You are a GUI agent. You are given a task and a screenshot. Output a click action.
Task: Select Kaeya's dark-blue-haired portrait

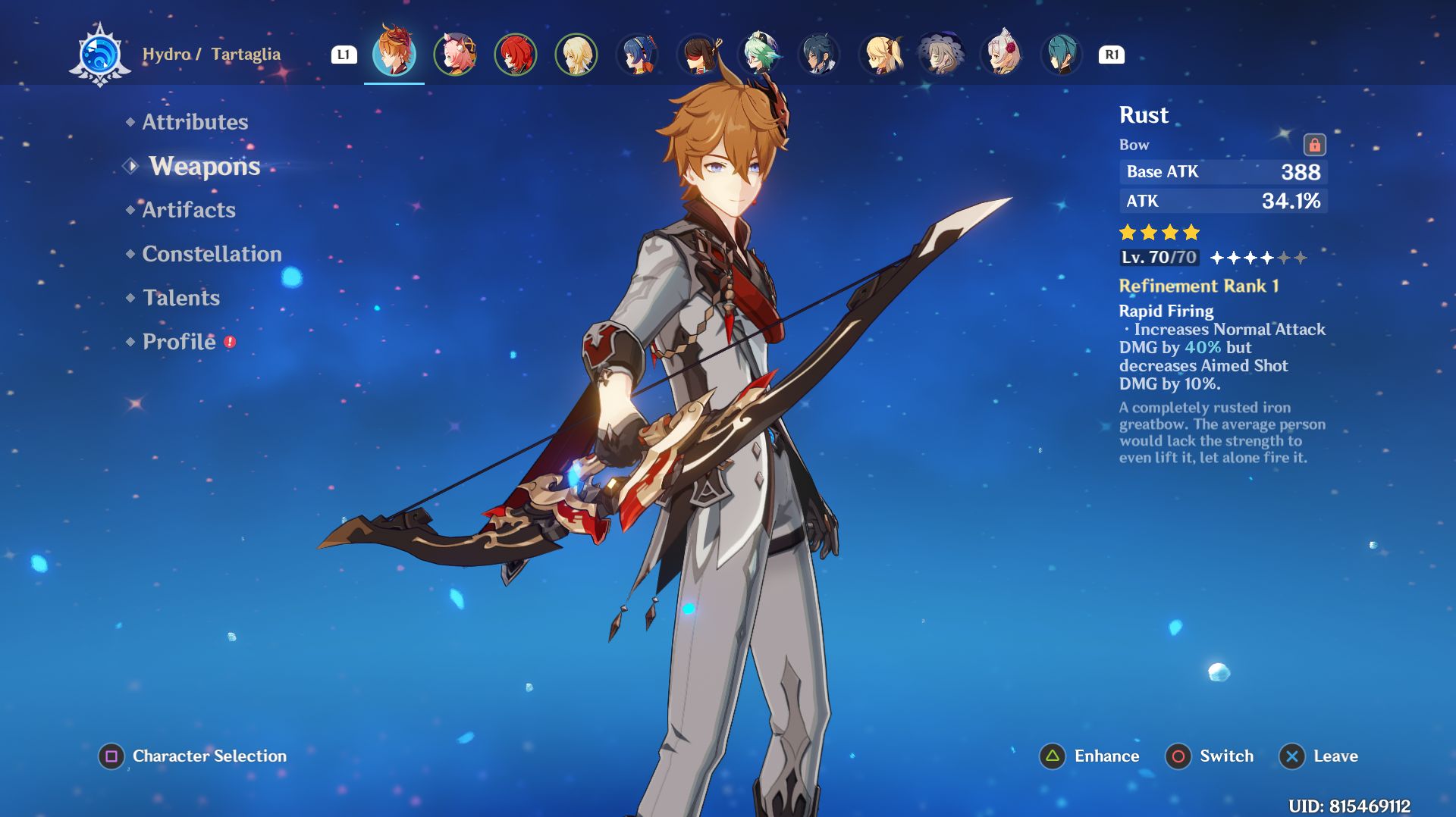pyautogui.click(x=820, y=55)
